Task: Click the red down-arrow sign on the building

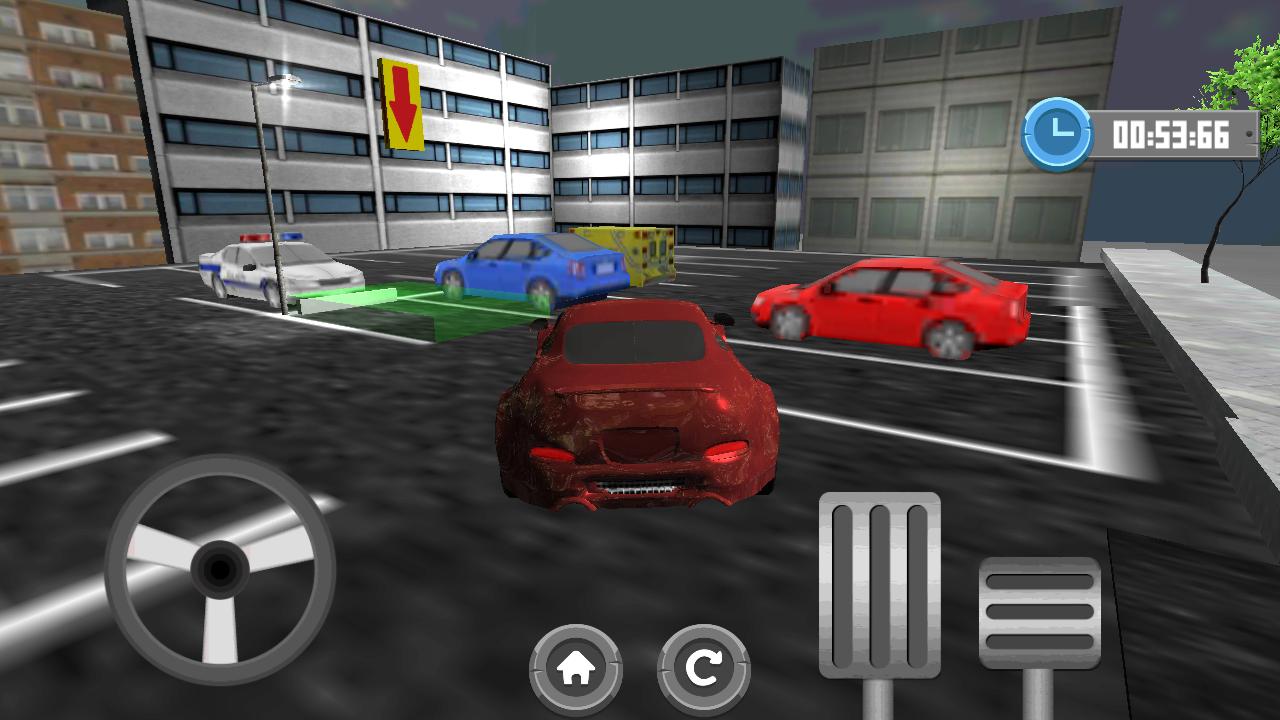Action: click(404, 101)
